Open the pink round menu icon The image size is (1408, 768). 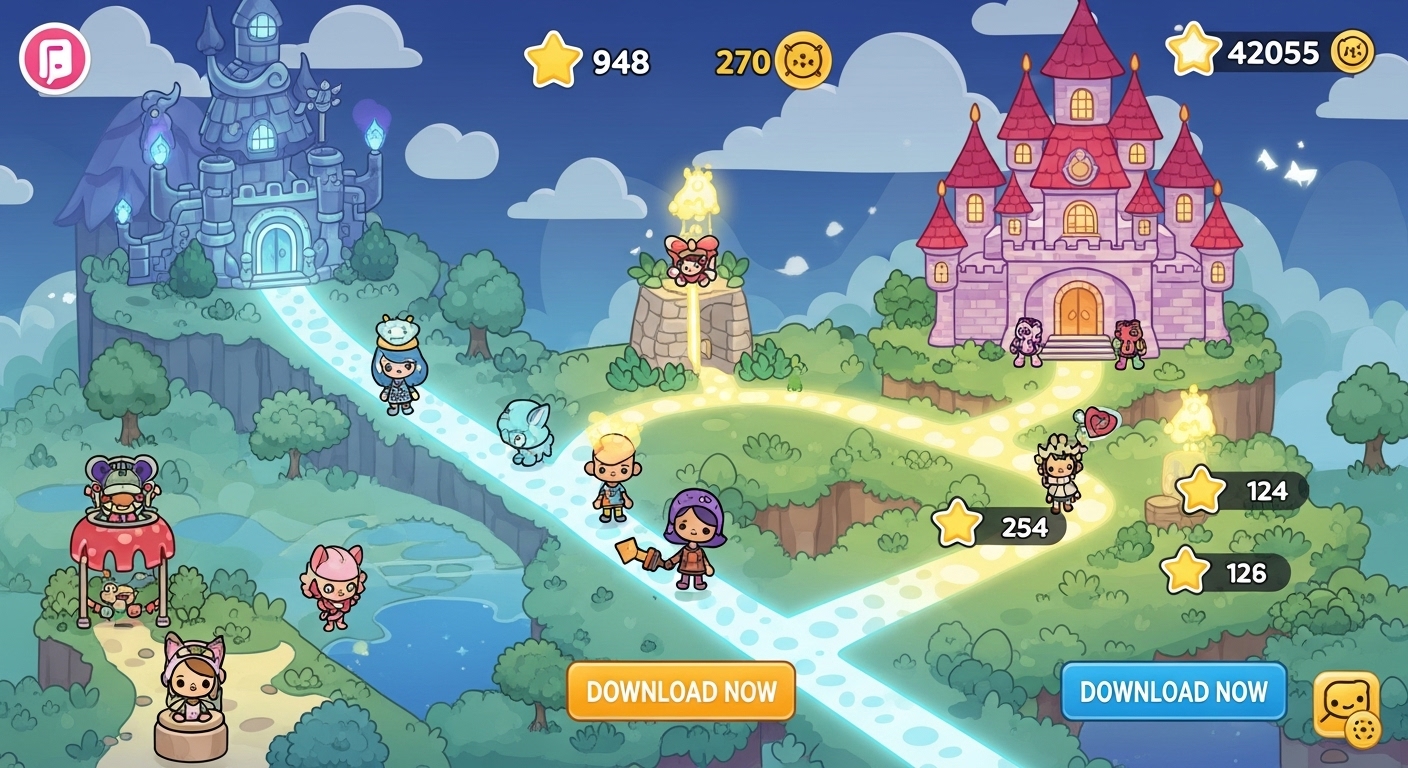coord(55,59)
